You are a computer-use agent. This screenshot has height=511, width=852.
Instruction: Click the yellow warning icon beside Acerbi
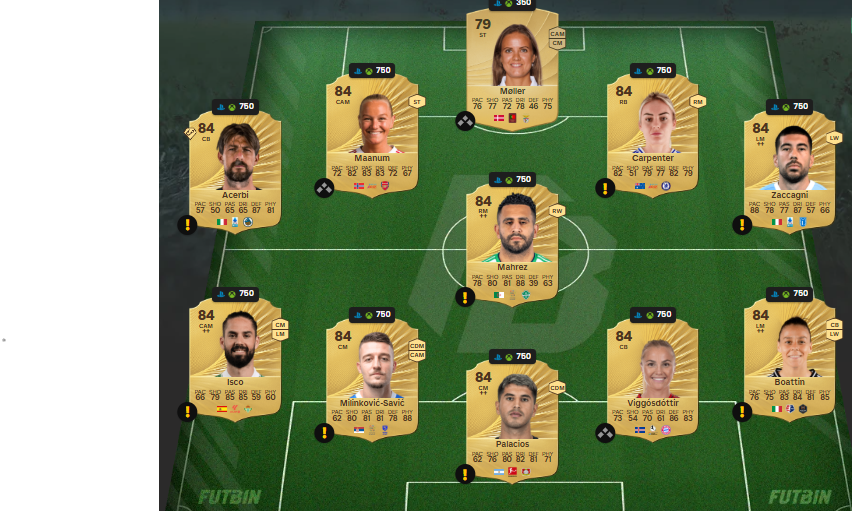click(187, 224)
